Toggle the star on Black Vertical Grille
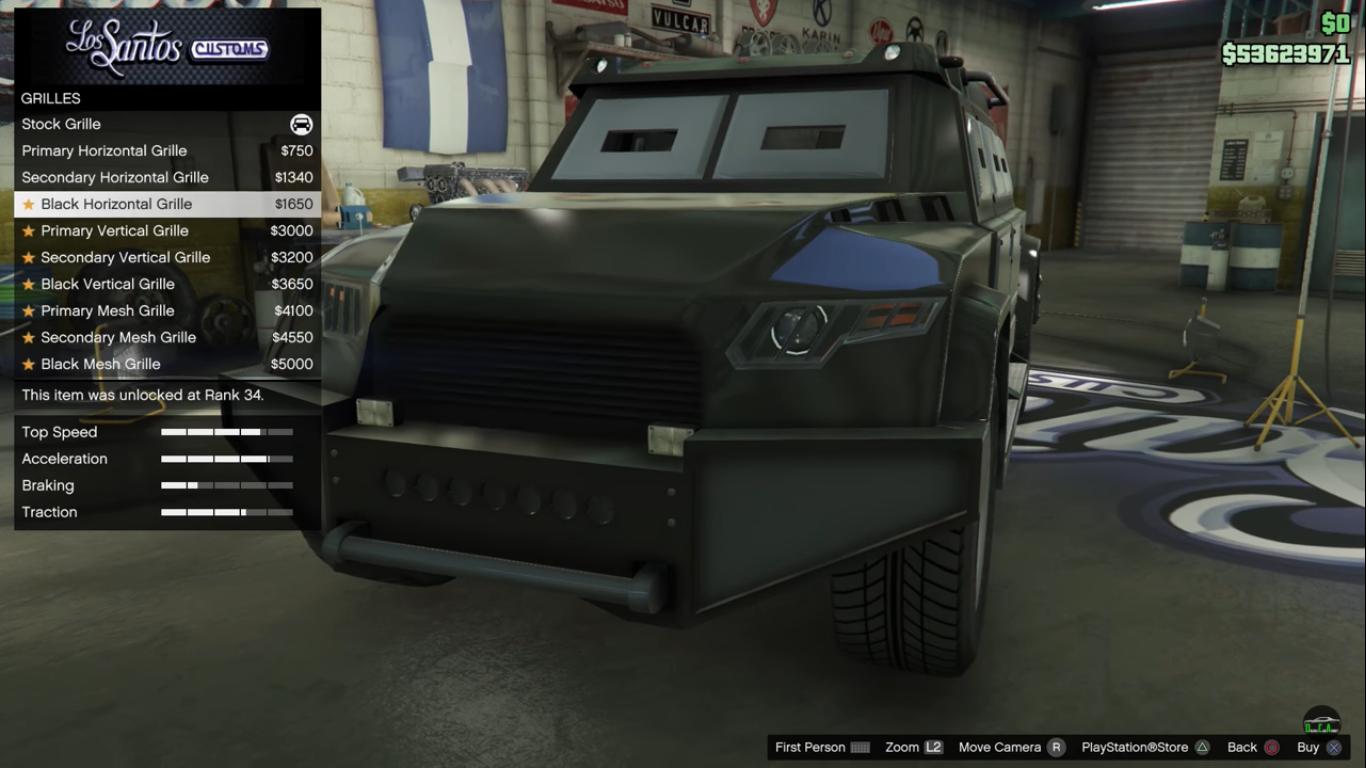1366x768 pixels. (29, 284)
